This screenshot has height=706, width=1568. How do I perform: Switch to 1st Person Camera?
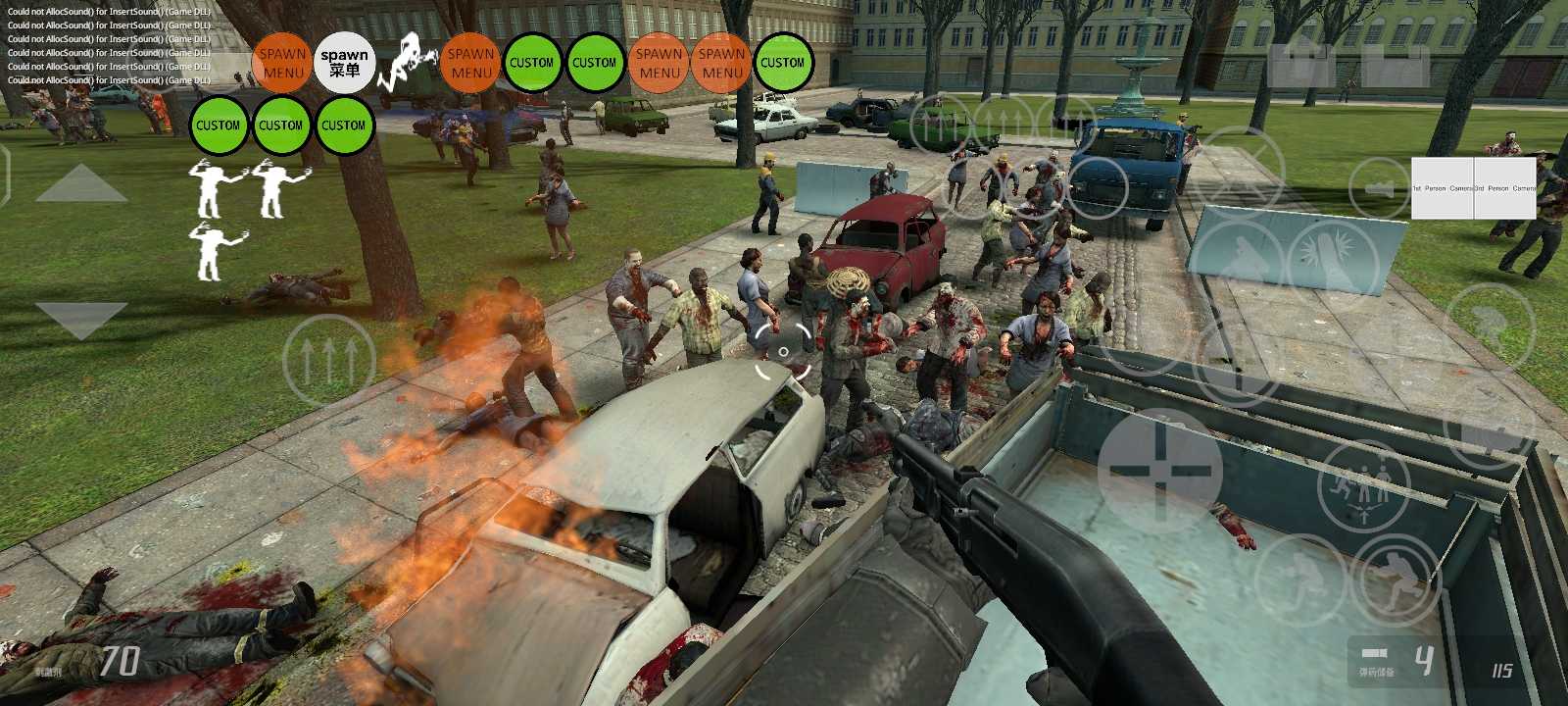click(x=1443, y=188)
